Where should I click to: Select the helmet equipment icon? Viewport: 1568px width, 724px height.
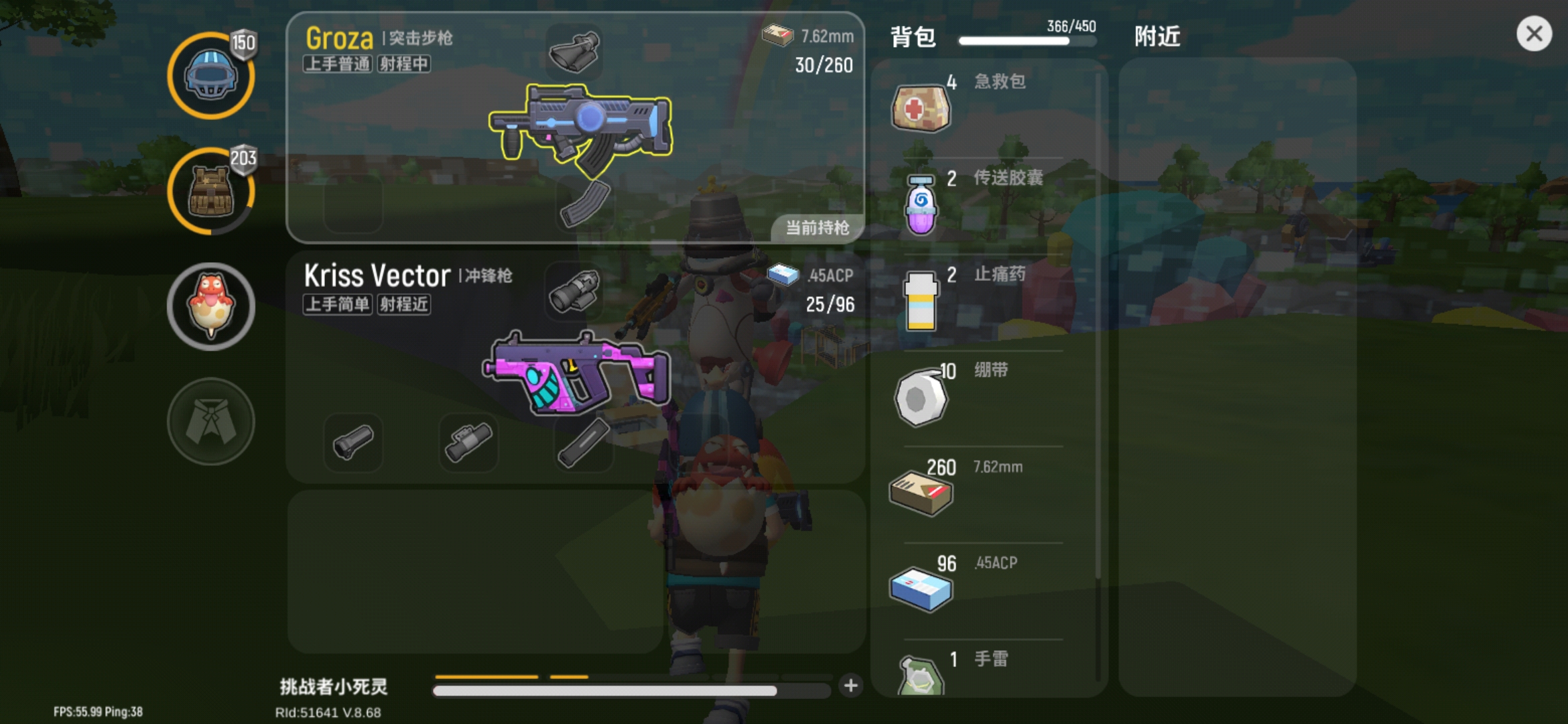[211, 76]
